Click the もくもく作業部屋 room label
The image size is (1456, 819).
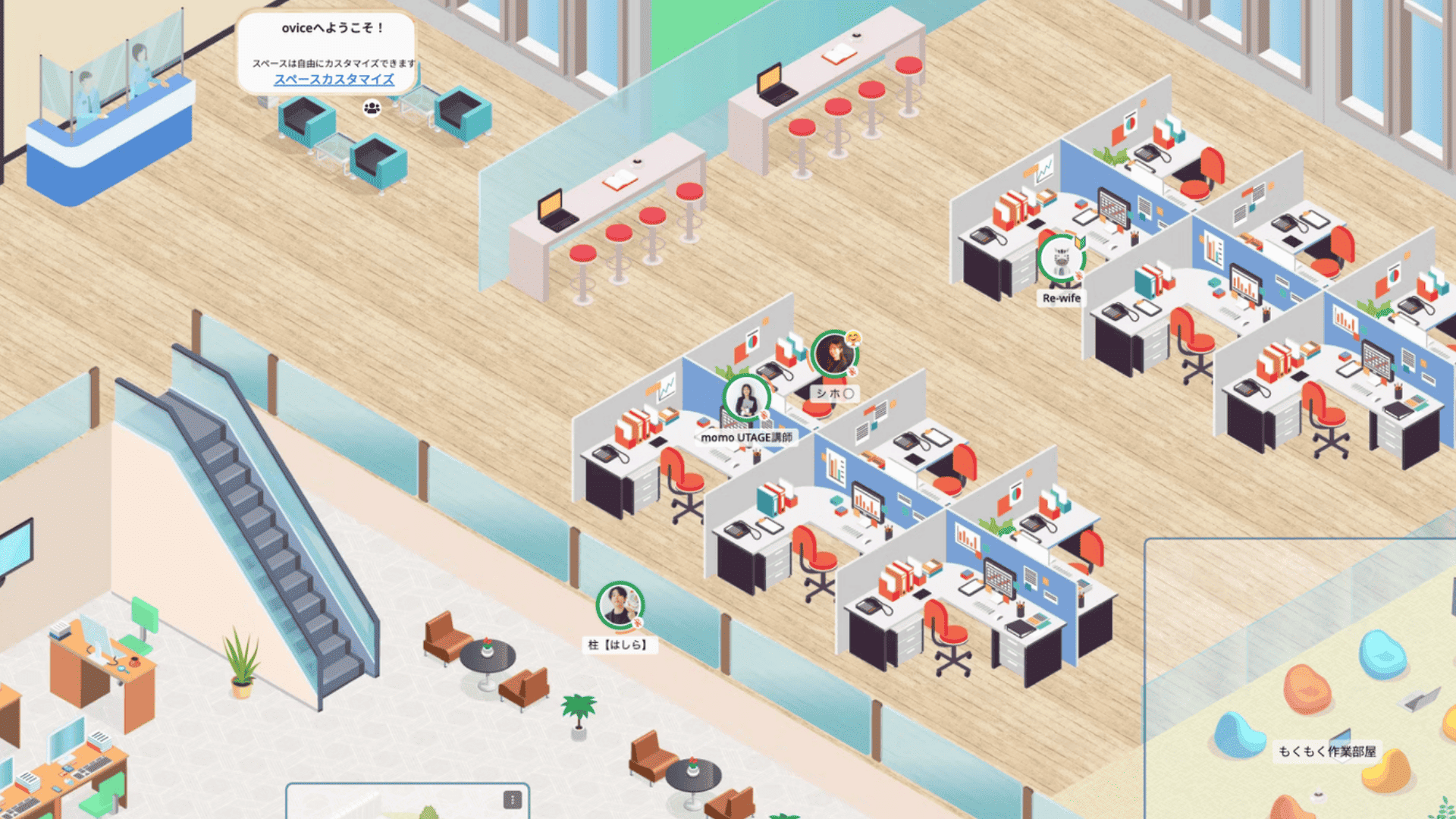pyautogui.click(x=1326, y=751)
